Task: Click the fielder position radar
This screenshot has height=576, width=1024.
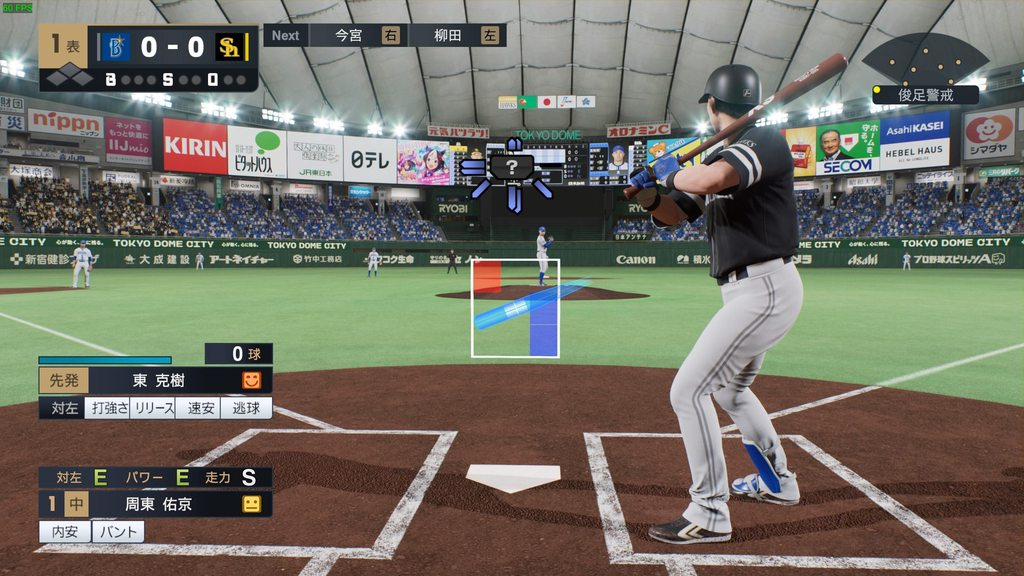Action: click(x=924, y=58)
